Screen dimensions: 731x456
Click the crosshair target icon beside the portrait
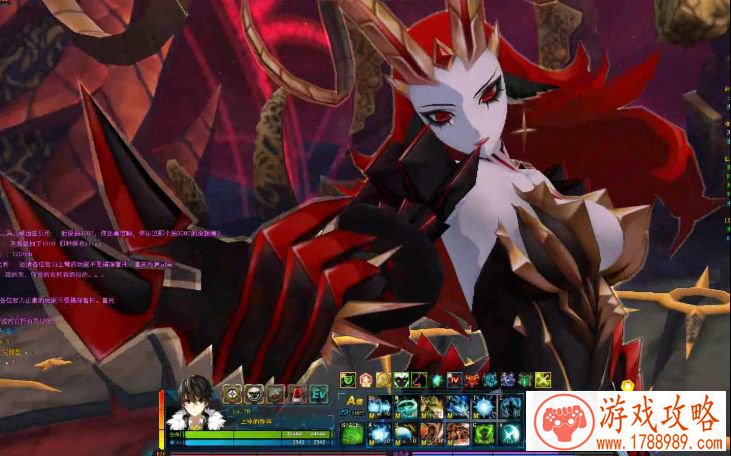click(232, 393)
